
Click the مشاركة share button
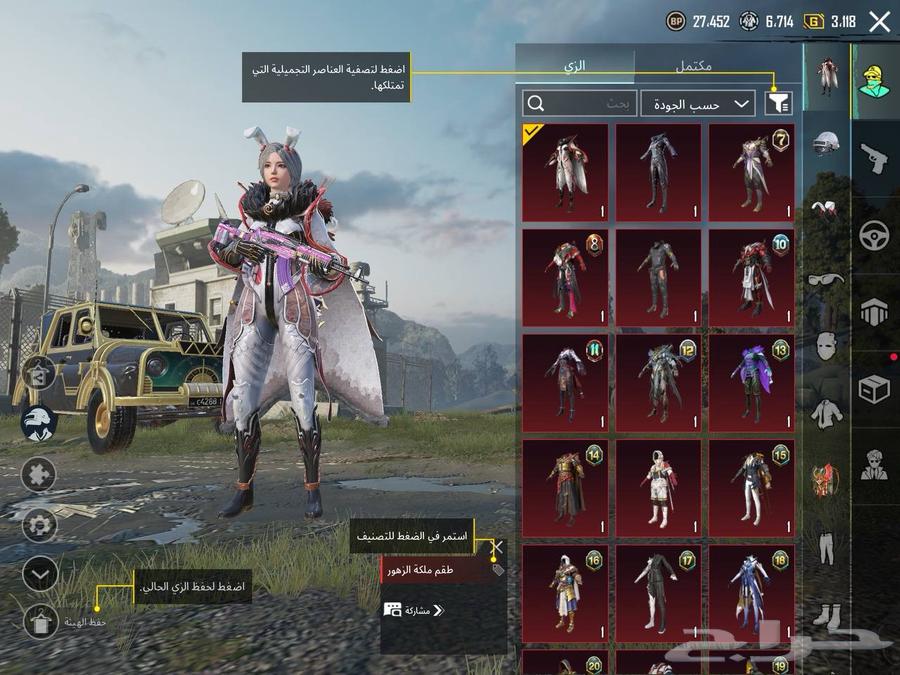[414, 610]
